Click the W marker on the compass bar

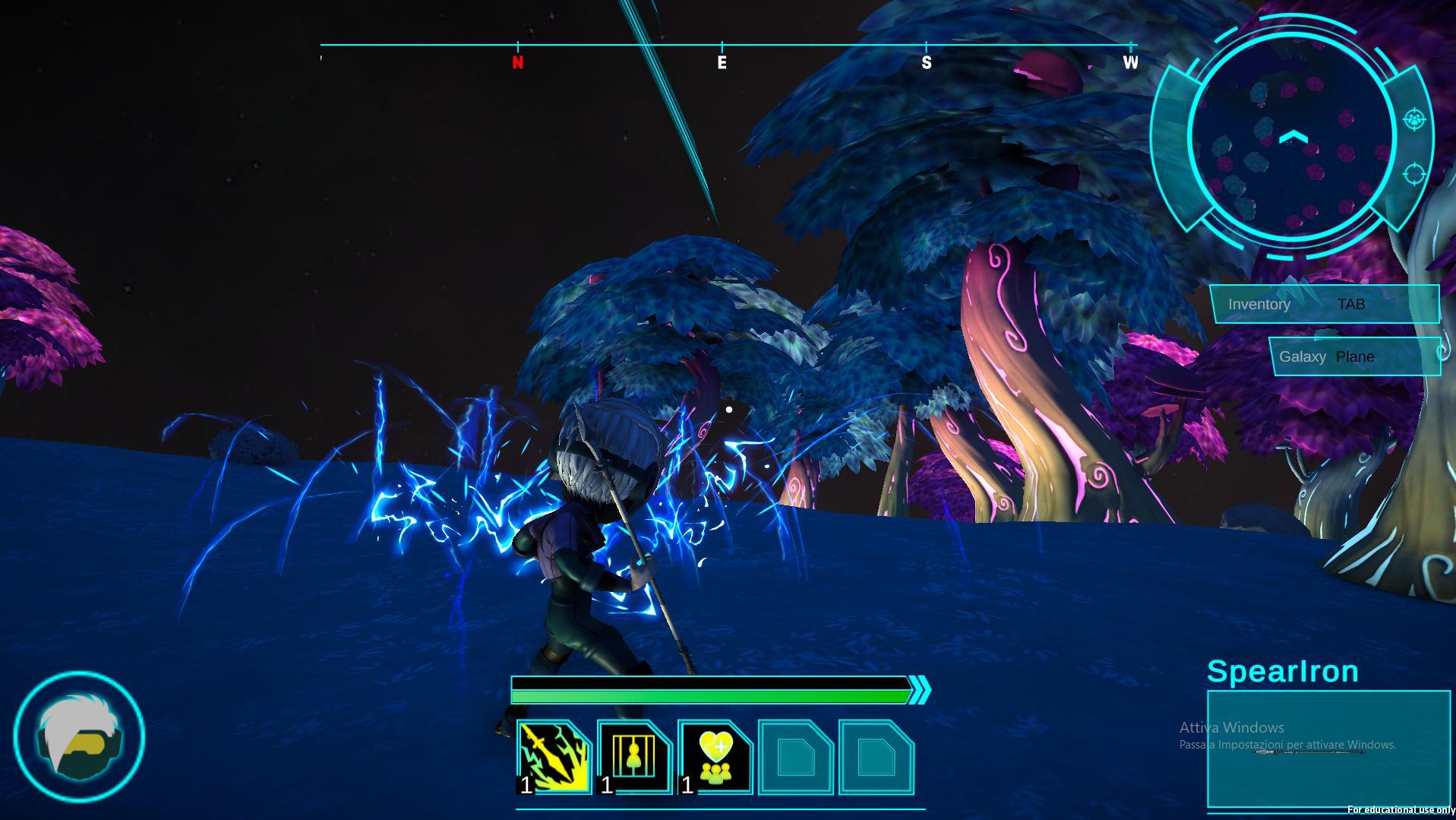1131,63
